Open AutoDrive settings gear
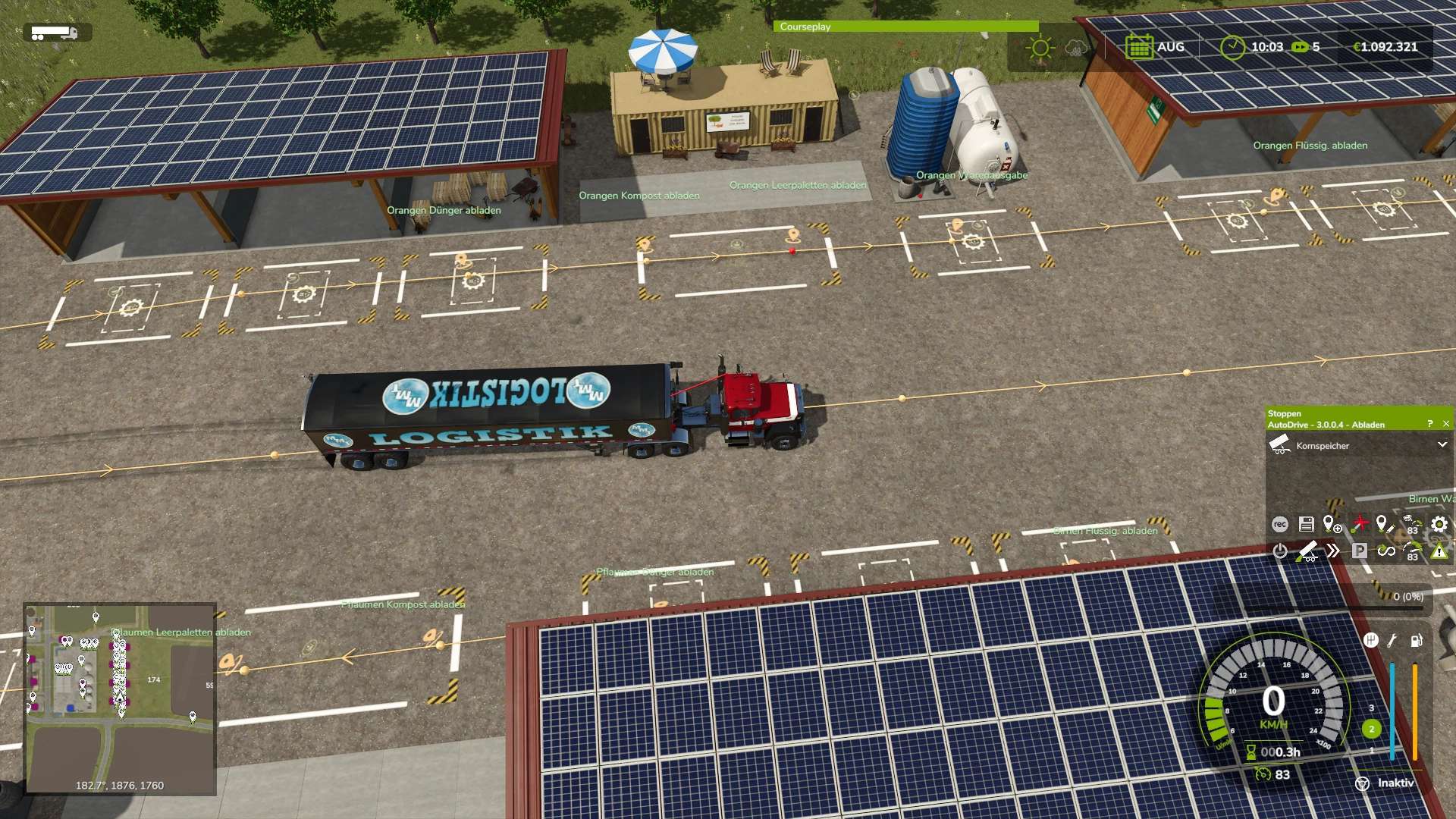This screenshot has width=1456, height=819. 1439,524
